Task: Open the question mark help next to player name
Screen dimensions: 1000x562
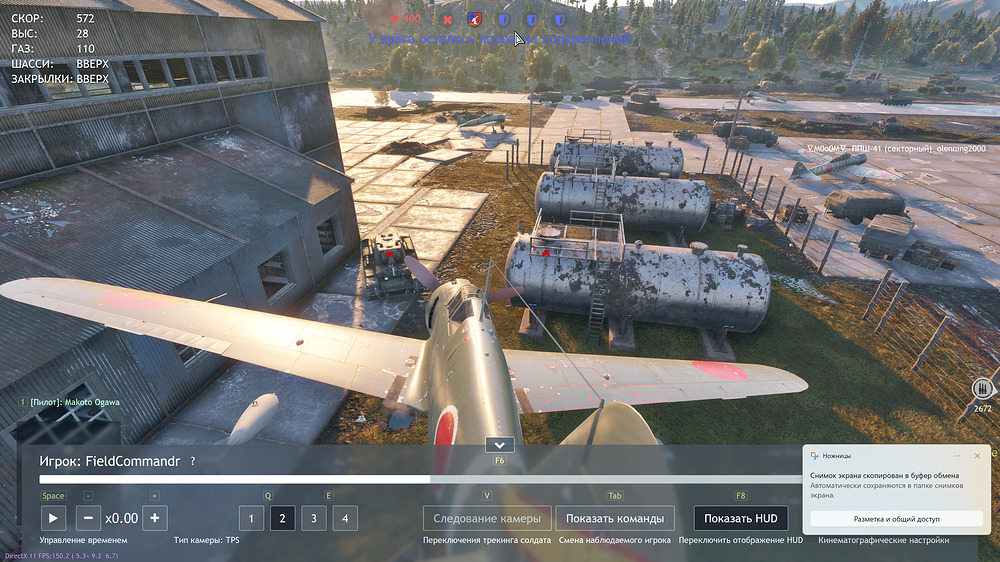Action: pos(193,461)
